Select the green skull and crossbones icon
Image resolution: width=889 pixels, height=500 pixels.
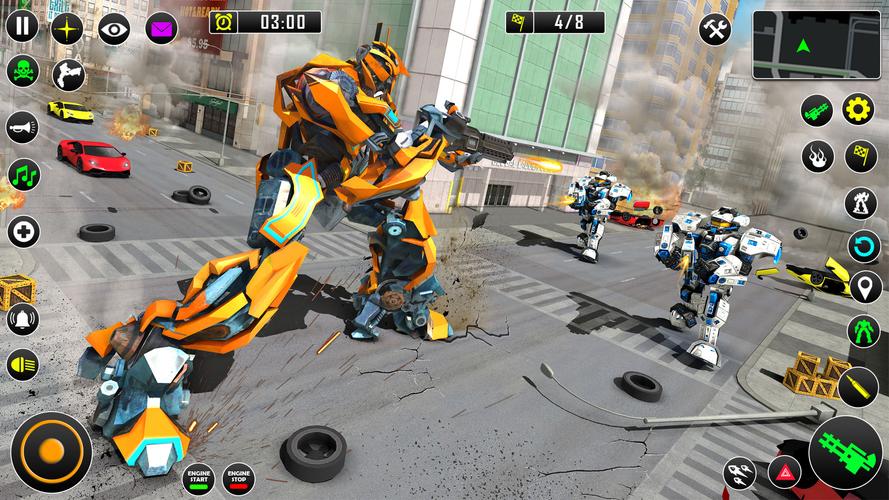click(22, 72)
